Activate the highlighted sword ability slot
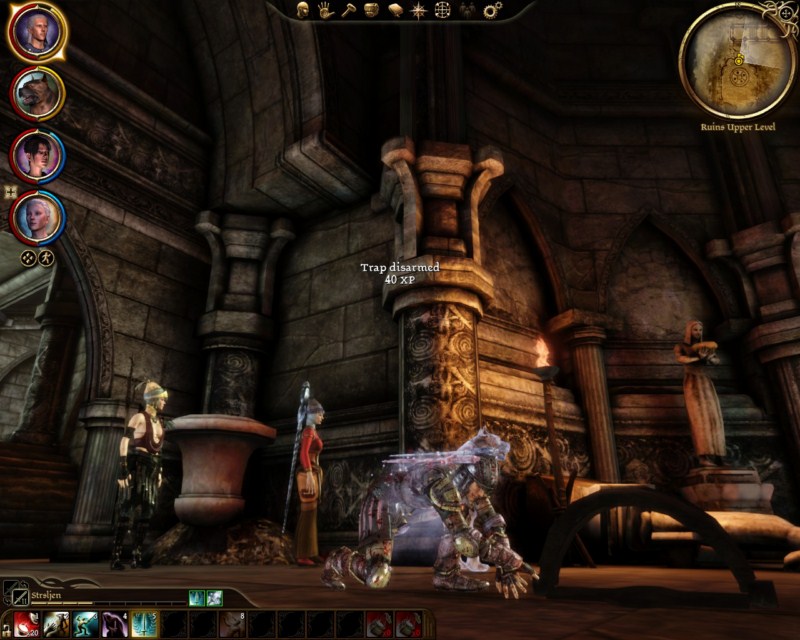 [144, 625]
